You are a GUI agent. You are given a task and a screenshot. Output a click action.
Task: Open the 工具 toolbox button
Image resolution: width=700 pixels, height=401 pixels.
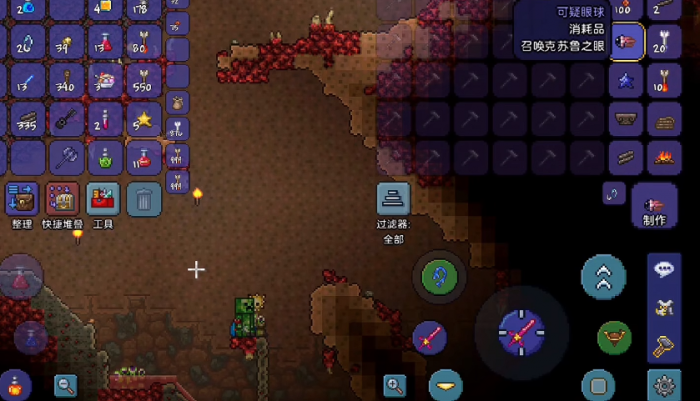point(103,198)
